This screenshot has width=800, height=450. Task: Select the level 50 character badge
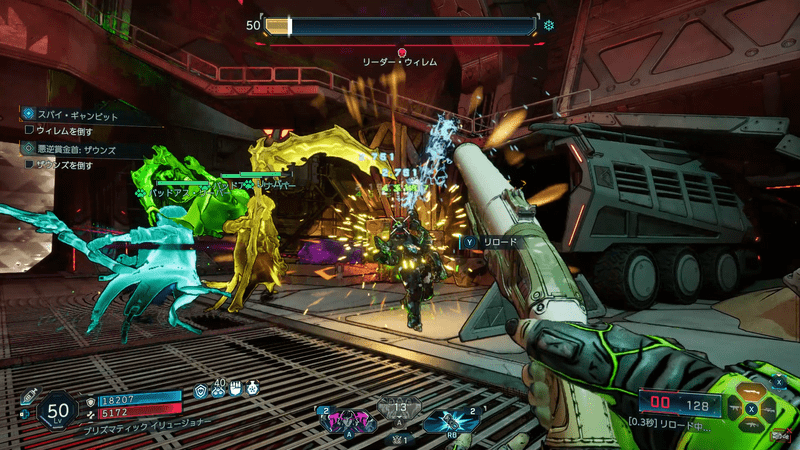click(x=58, y=409)
